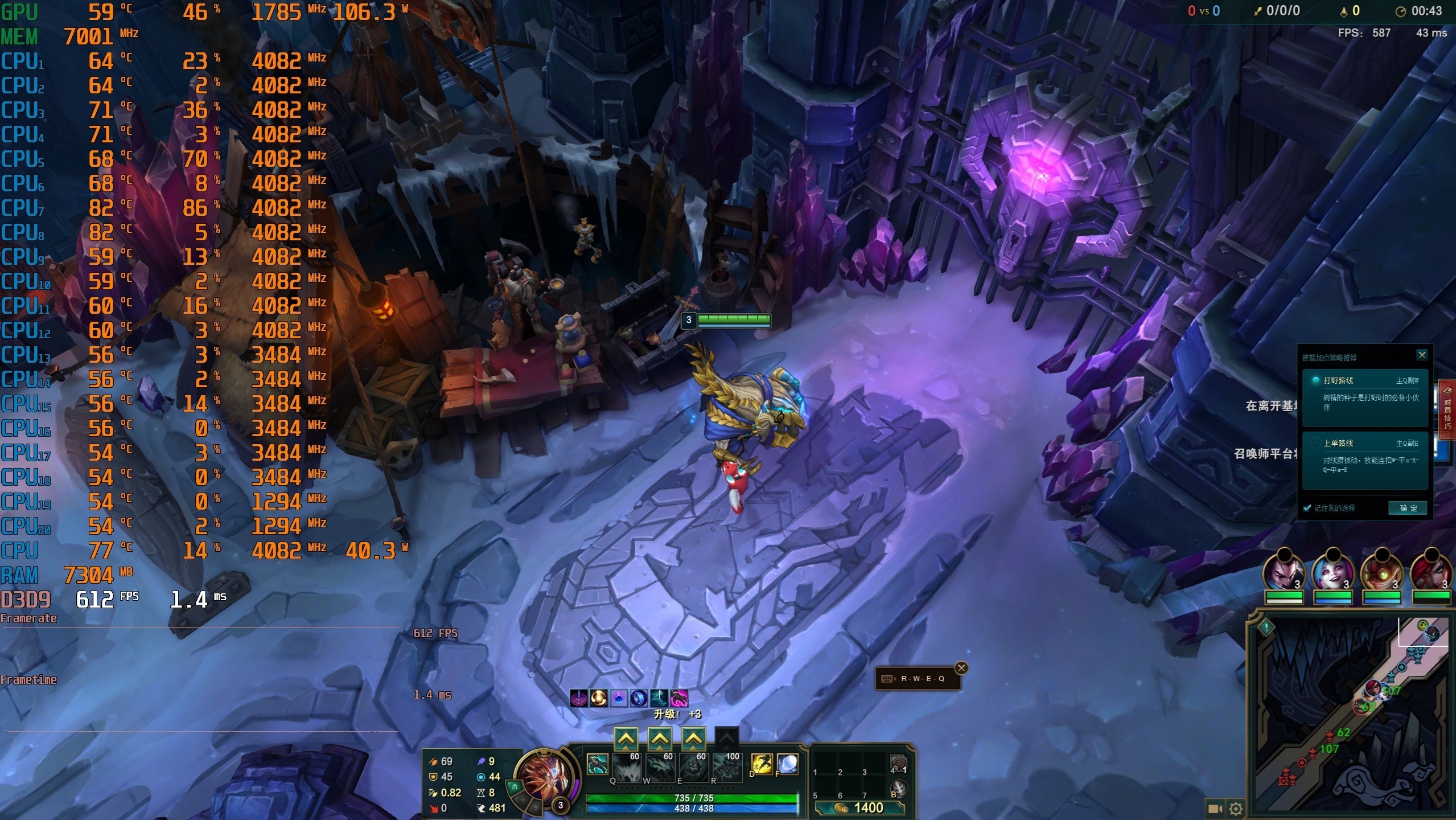Open settings with the gear icon
The image size is (1456, 820).
point(1236,809)
